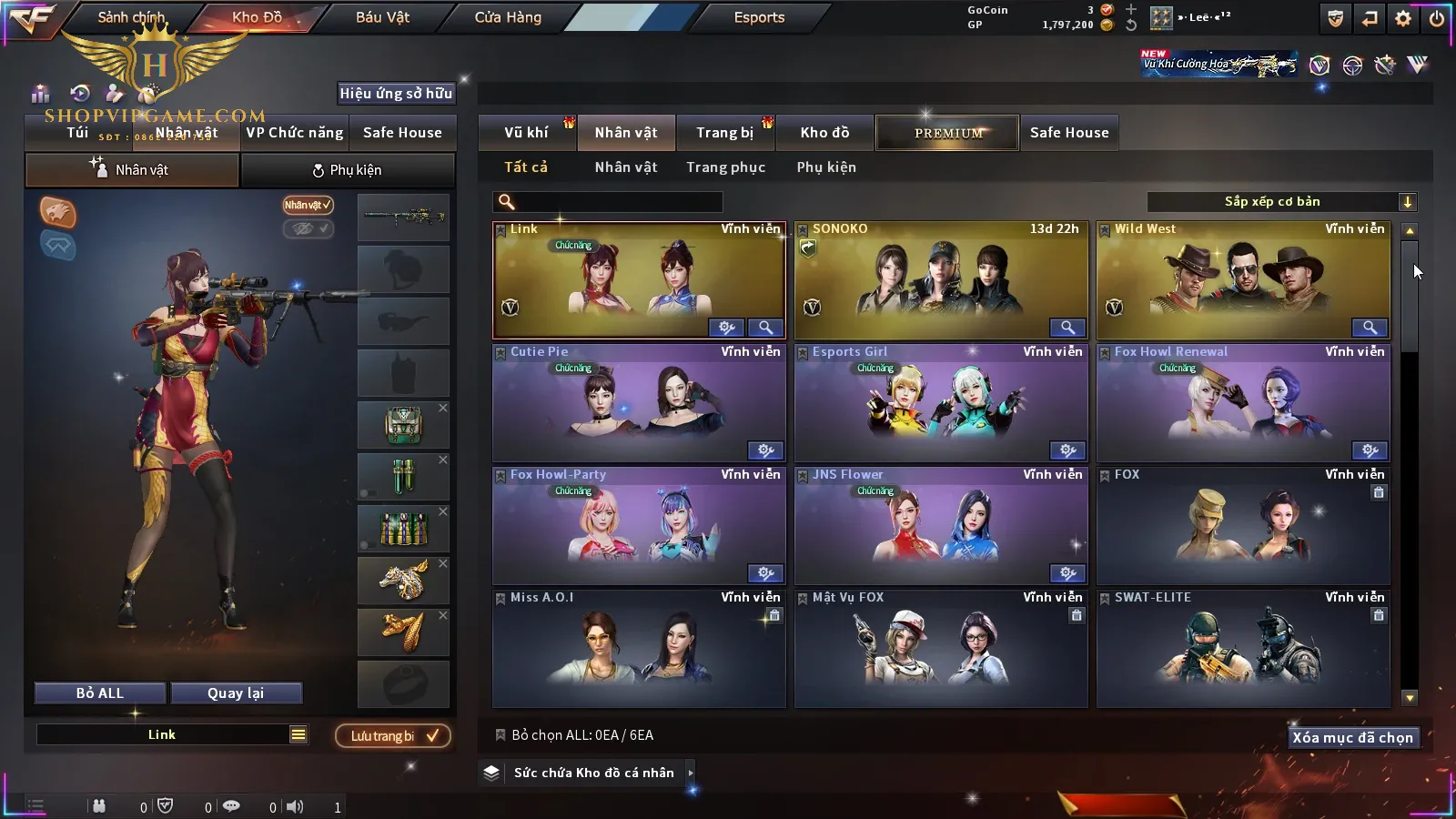Image resolution: width=1456 pixels, height=819 pixels.
Task: Click Xóa mục đã chọn button
Action: (x=1352, y=738)
